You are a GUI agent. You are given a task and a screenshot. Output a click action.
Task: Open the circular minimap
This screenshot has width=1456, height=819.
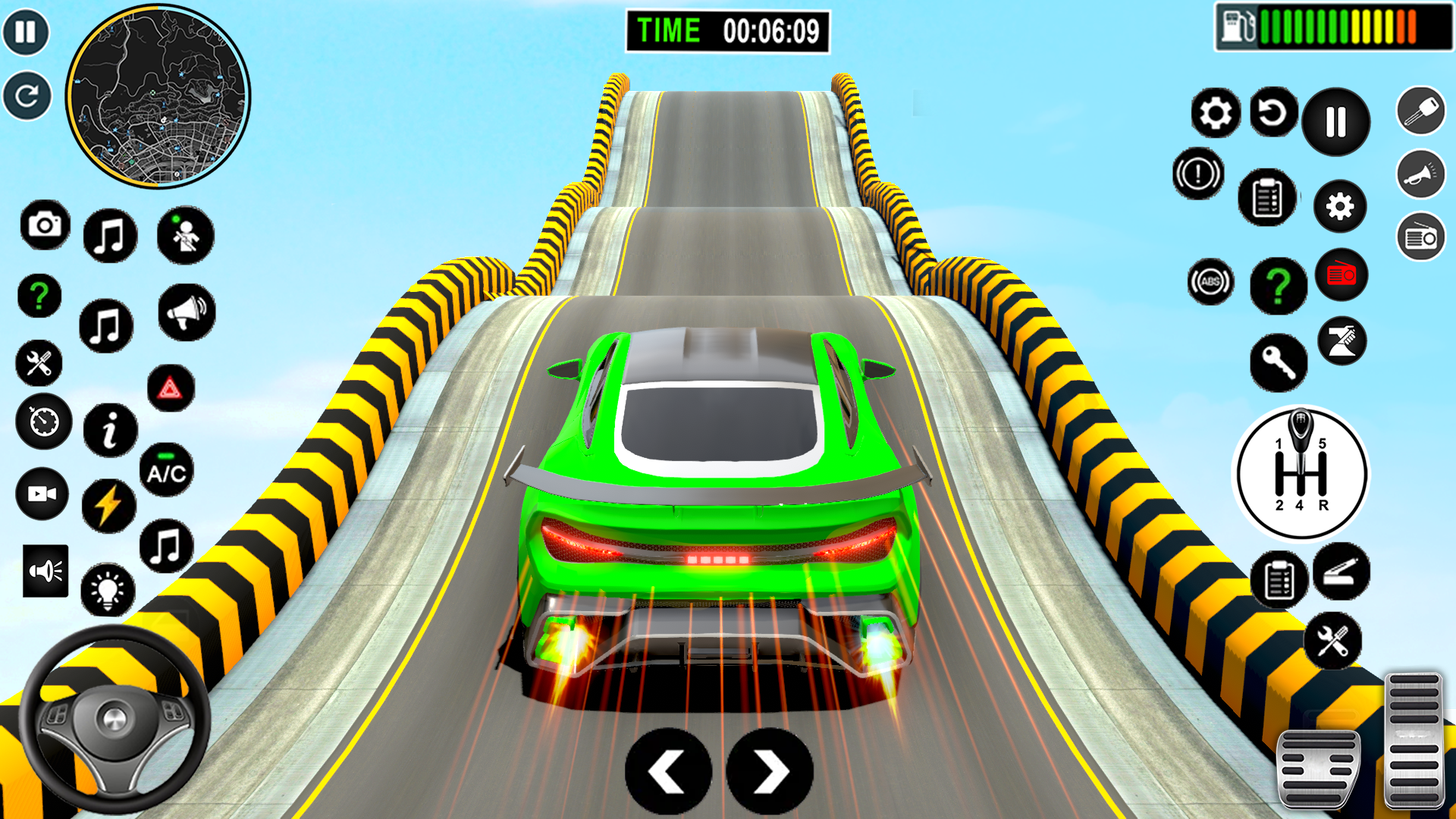[158, 96]
